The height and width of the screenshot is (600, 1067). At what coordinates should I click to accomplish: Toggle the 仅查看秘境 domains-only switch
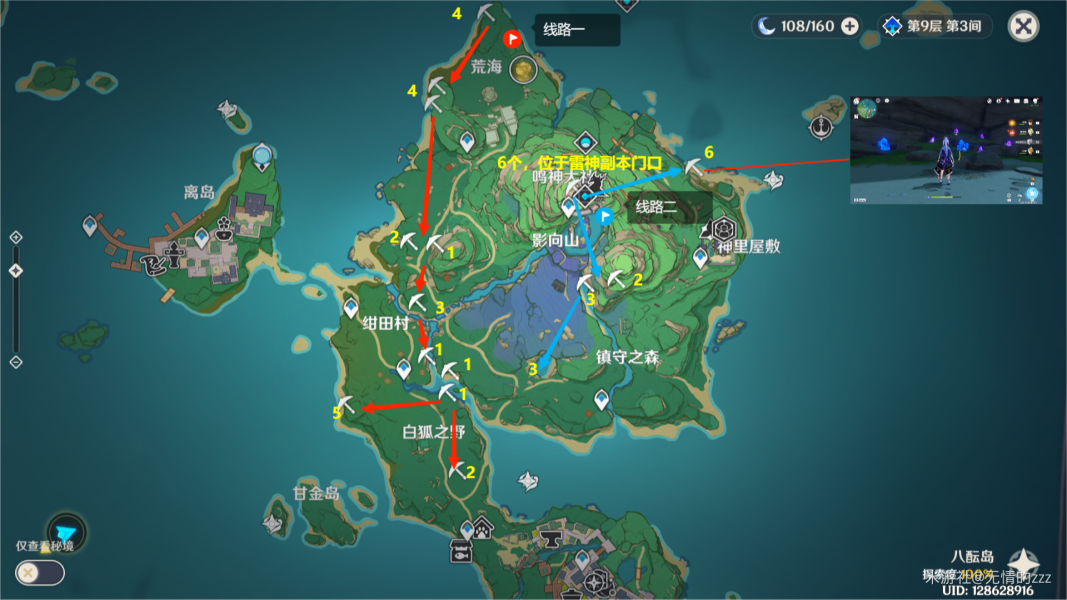pyautogui.click(x=40, y=572)
